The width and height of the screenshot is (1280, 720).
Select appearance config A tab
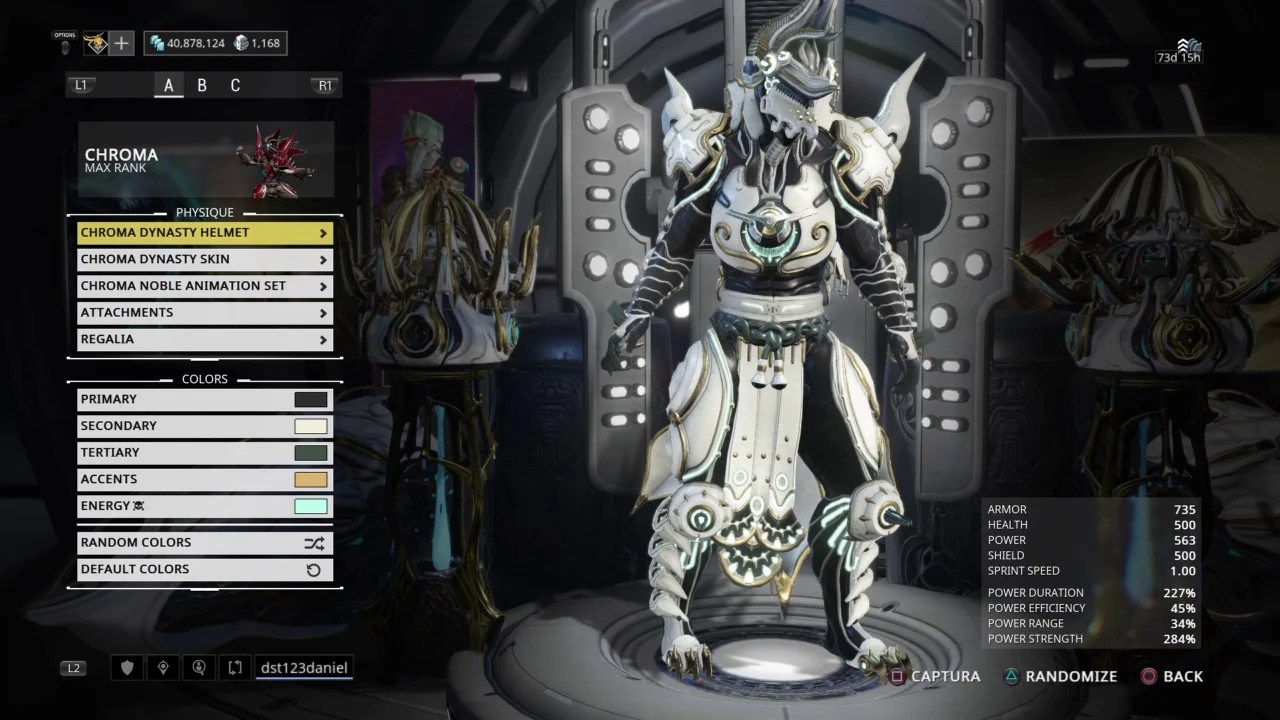(168, 85)
